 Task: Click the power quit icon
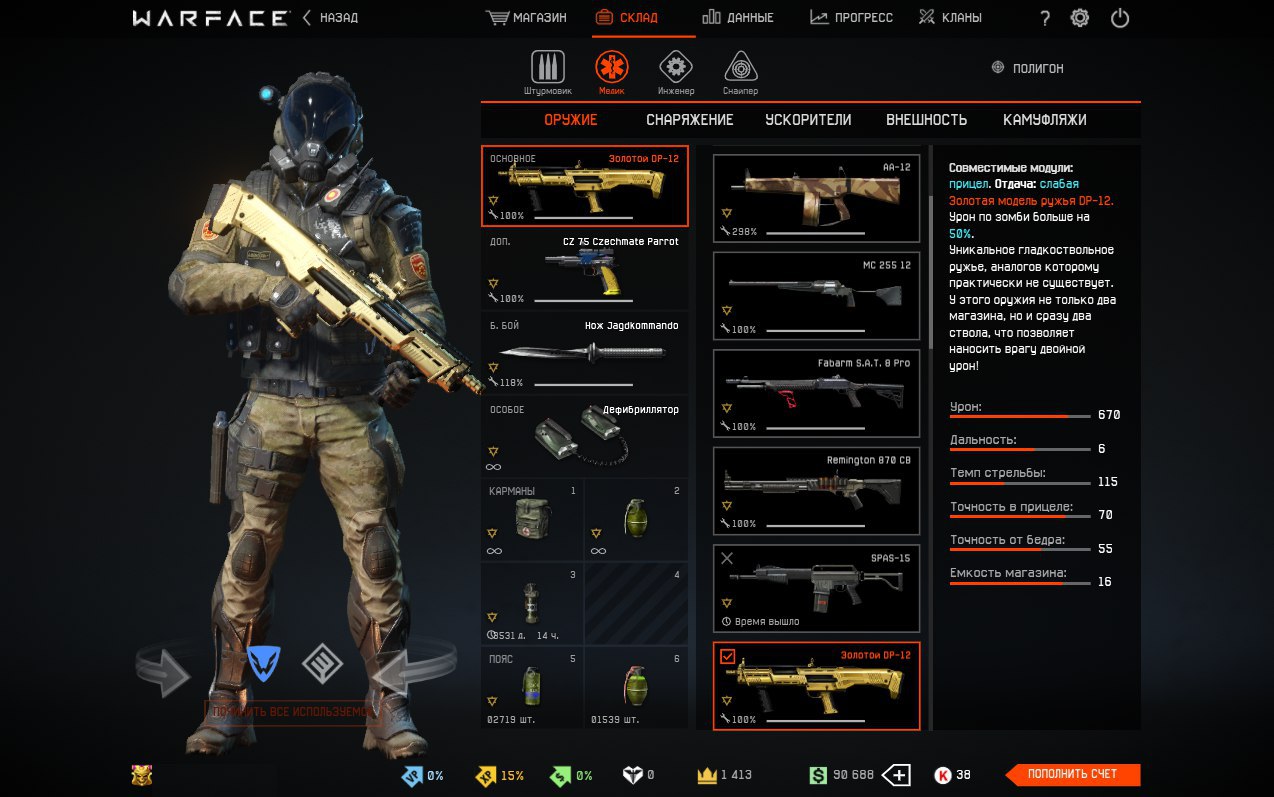pos(1120,18)
